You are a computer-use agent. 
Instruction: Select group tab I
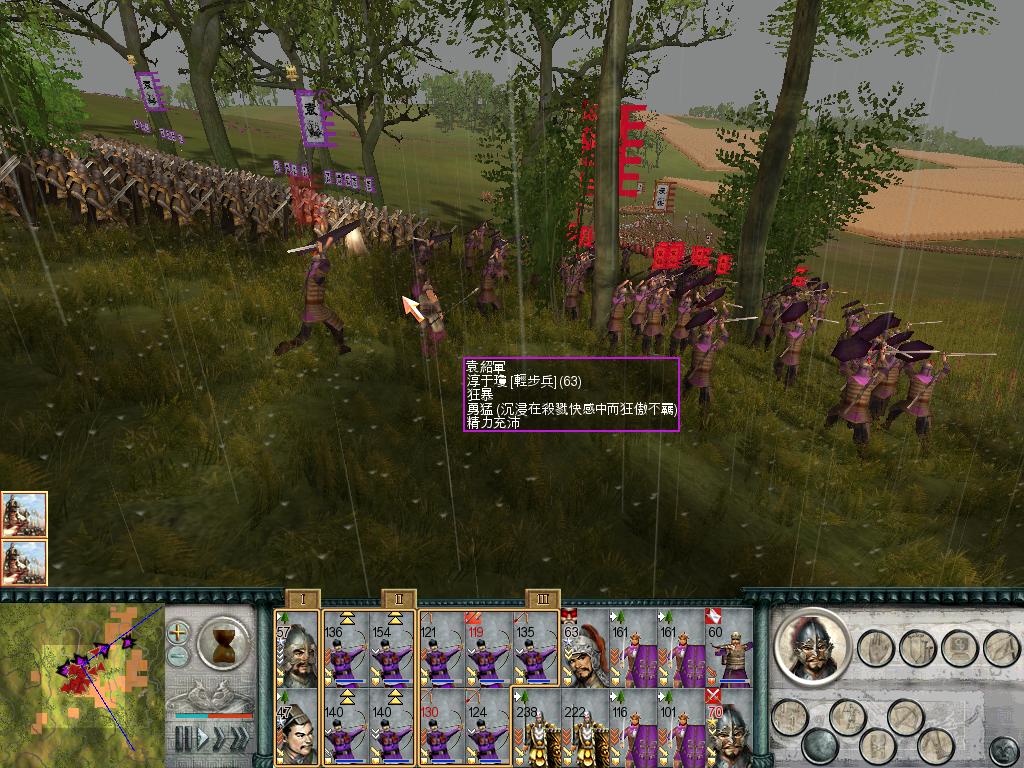[x=302, y=599]
